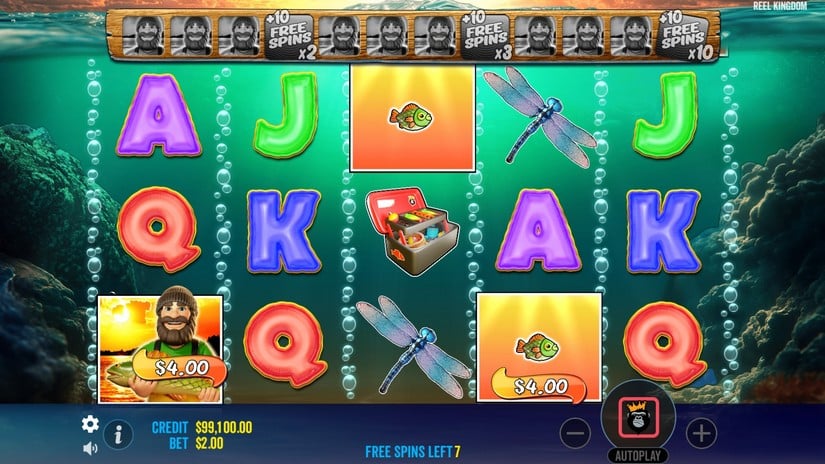This screenshot has height=464, width=825.
Task: Open the game info paytable
Action: 118,434
